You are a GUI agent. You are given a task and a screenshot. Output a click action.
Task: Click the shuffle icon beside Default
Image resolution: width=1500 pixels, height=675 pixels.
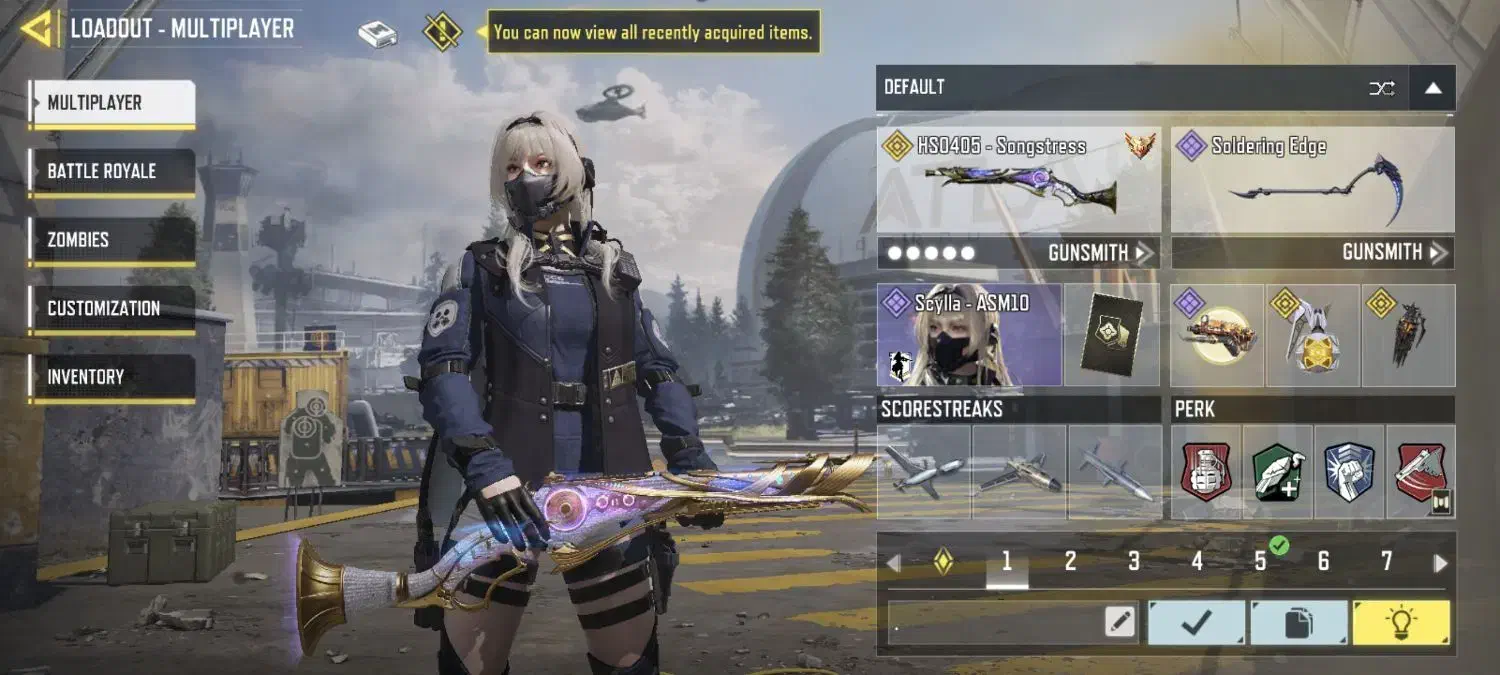point(1382,88)
